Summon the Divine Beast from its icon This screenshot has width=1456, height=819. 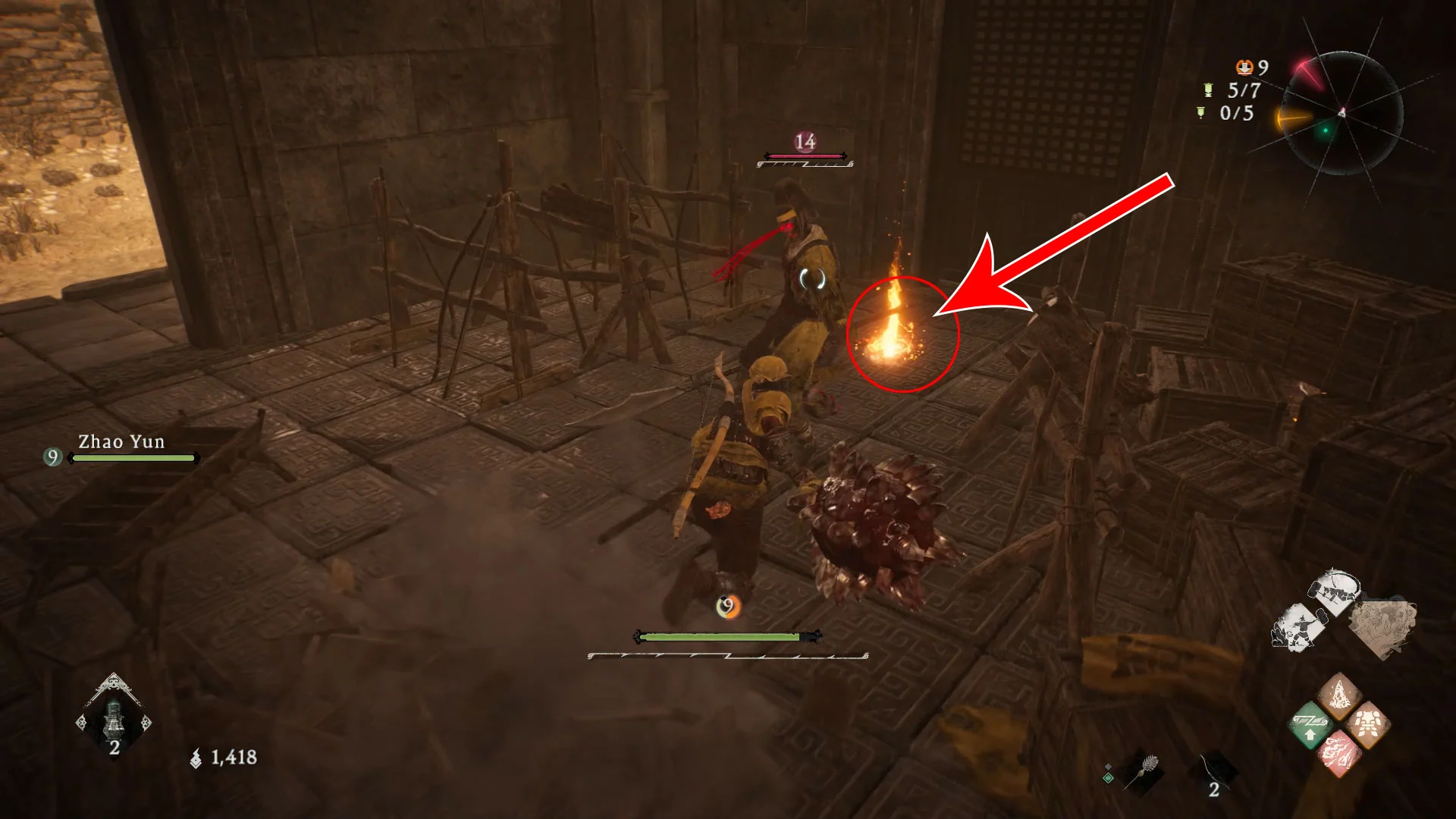tap(1382, 627)
